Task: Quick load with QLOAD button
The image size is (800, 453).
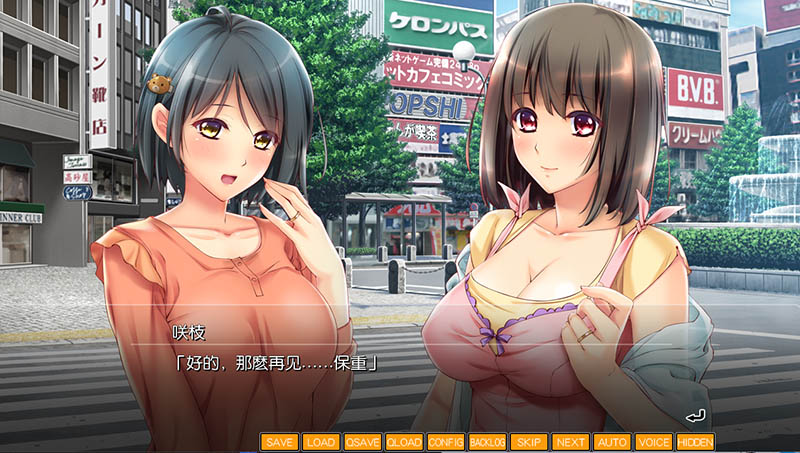Action: 404,441
